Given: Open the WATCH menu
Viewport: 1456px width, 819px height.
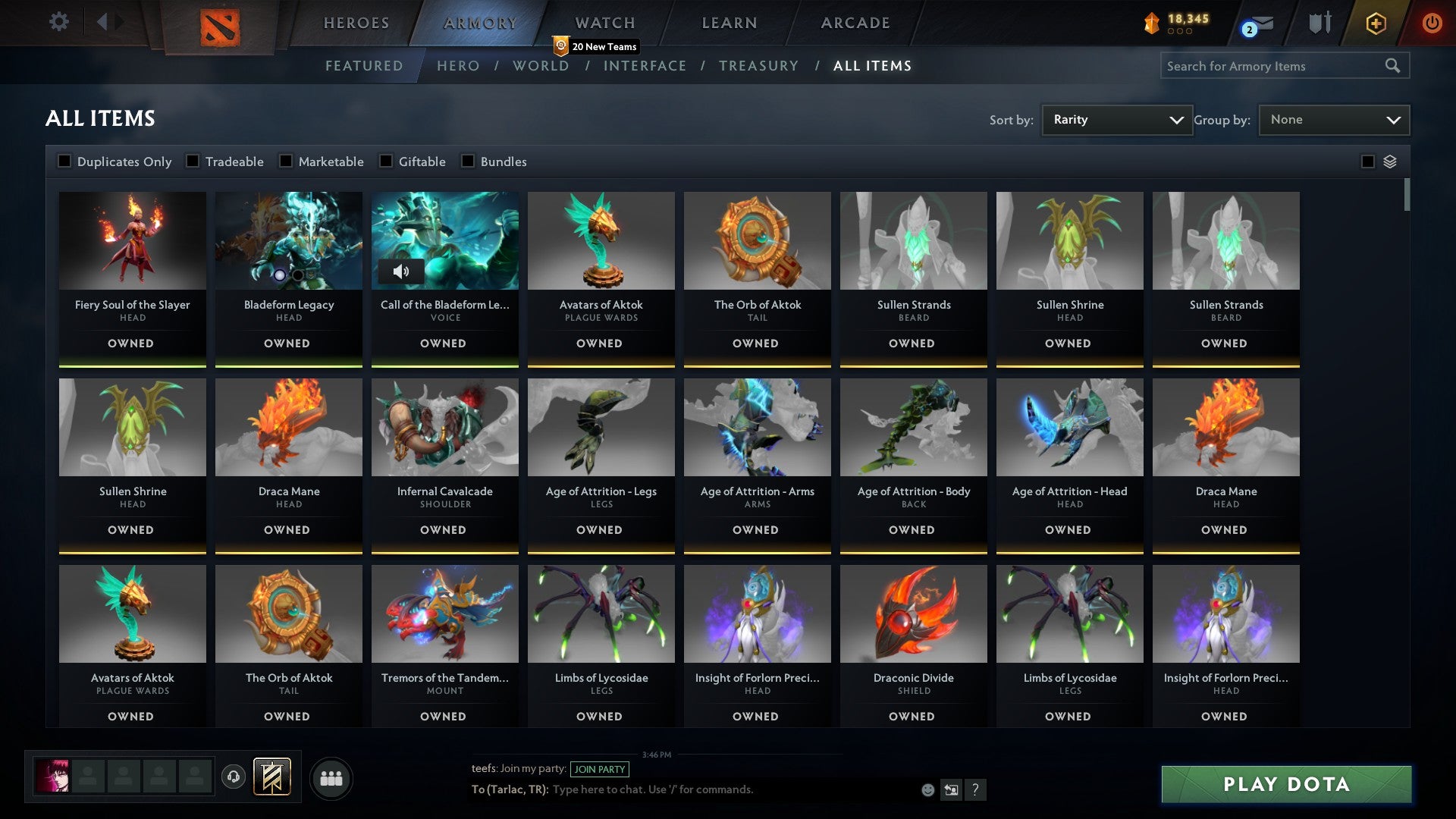Looking at the screenshot, I should pos(604,23).
